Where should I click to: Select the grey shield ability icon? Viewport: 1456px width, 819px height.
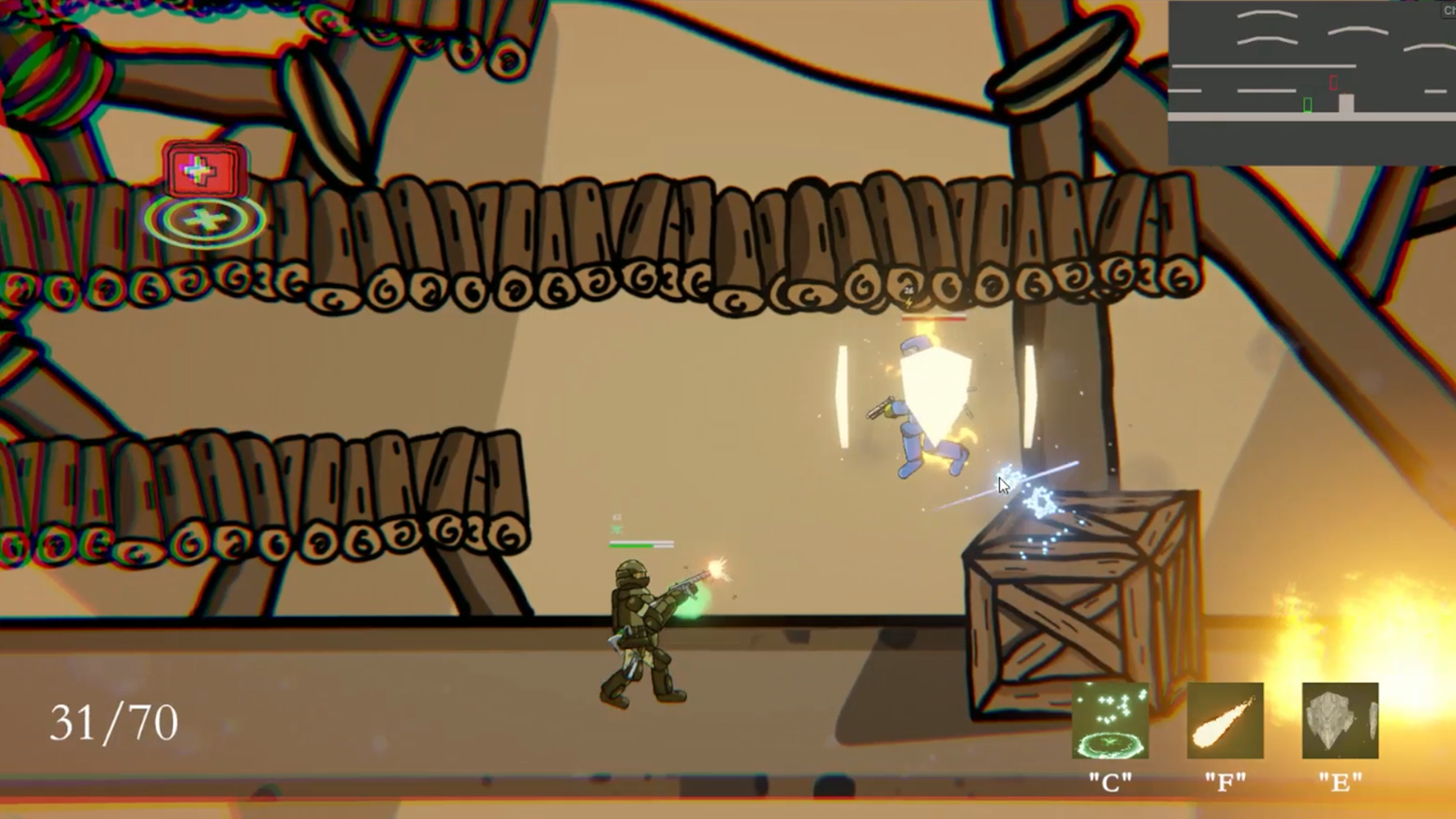coord(1340,721)
